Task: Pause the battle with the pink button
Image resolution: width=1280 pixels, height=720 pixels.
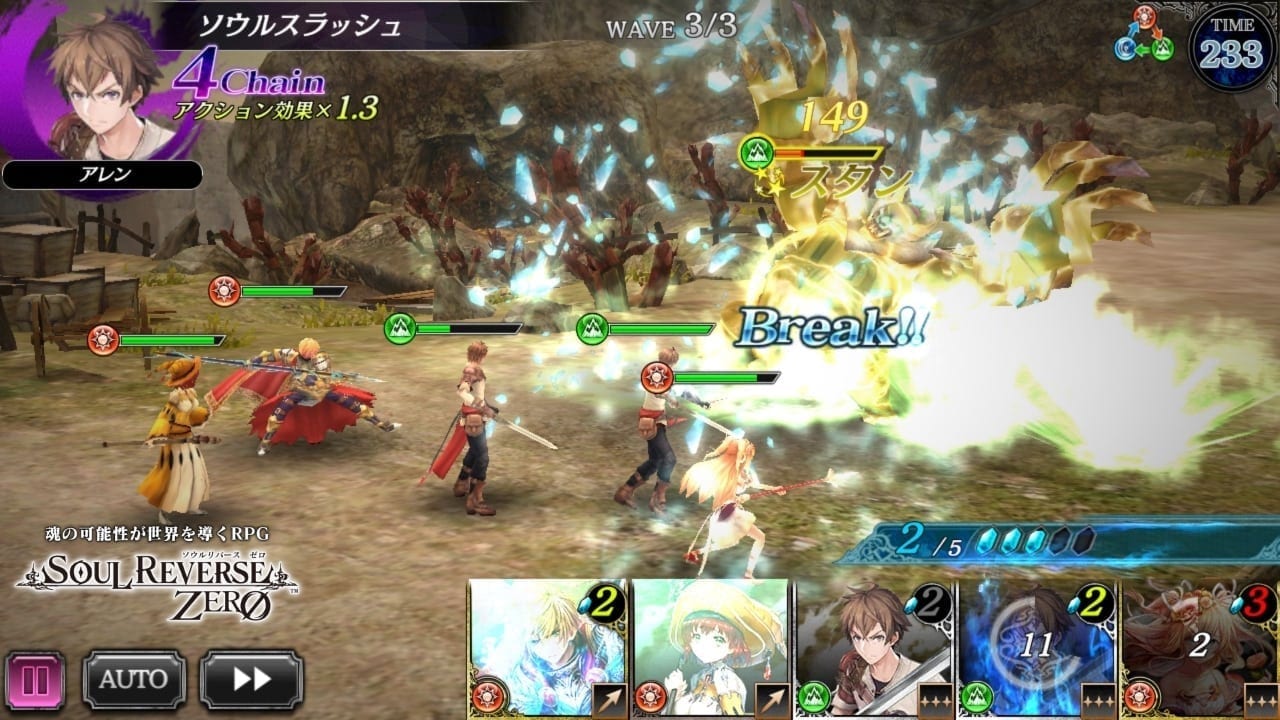Action: point(35,680)
